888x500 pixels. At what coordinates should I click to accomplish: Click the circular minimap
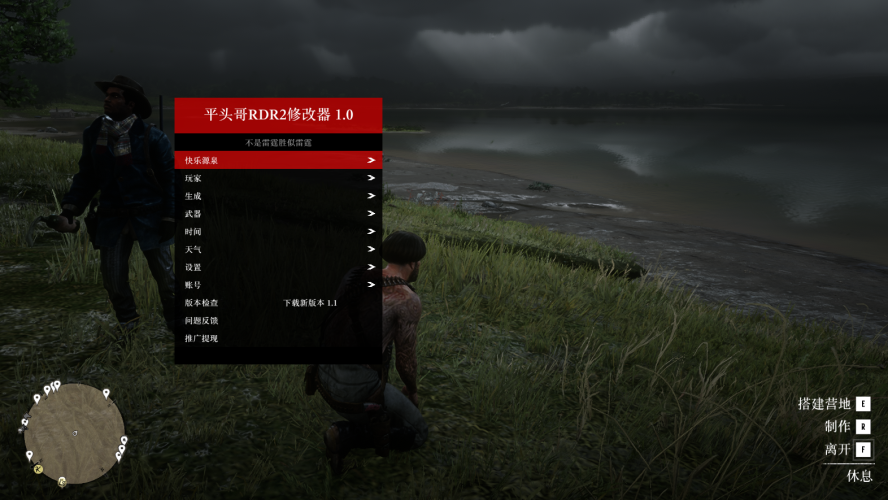[x=75, y=430]
